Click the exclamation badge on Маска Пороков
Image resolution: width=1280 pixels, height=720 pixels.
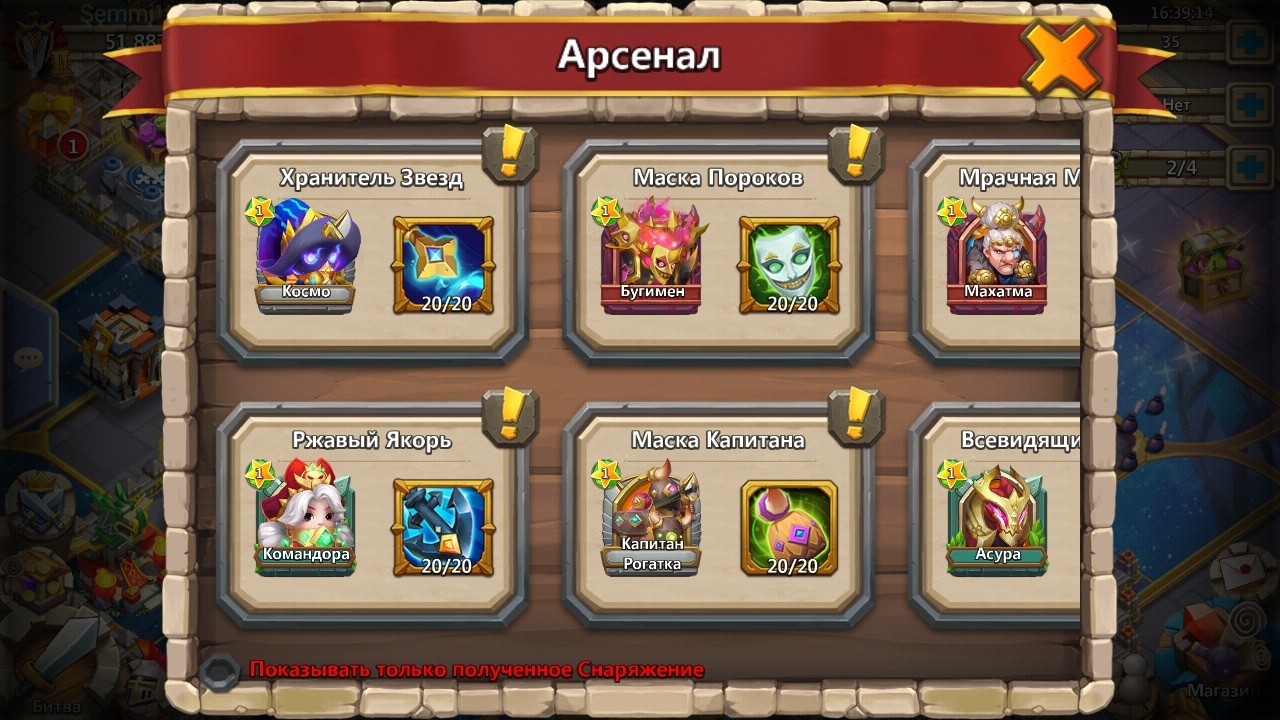pyautogui.click(x=856, y=153)
